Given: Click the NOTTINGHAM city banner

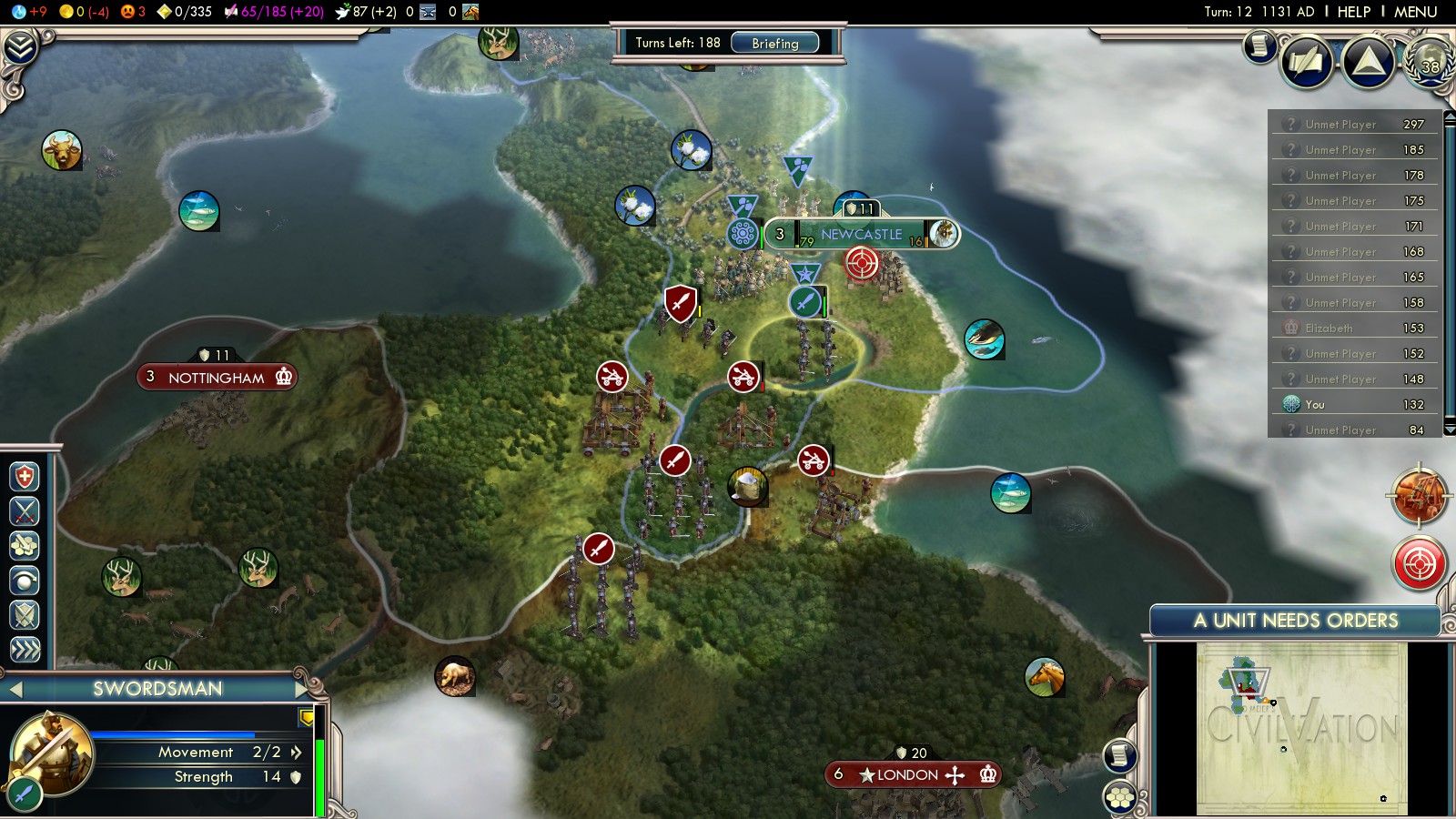Looking at the screenshot, I should click(217, 378).
